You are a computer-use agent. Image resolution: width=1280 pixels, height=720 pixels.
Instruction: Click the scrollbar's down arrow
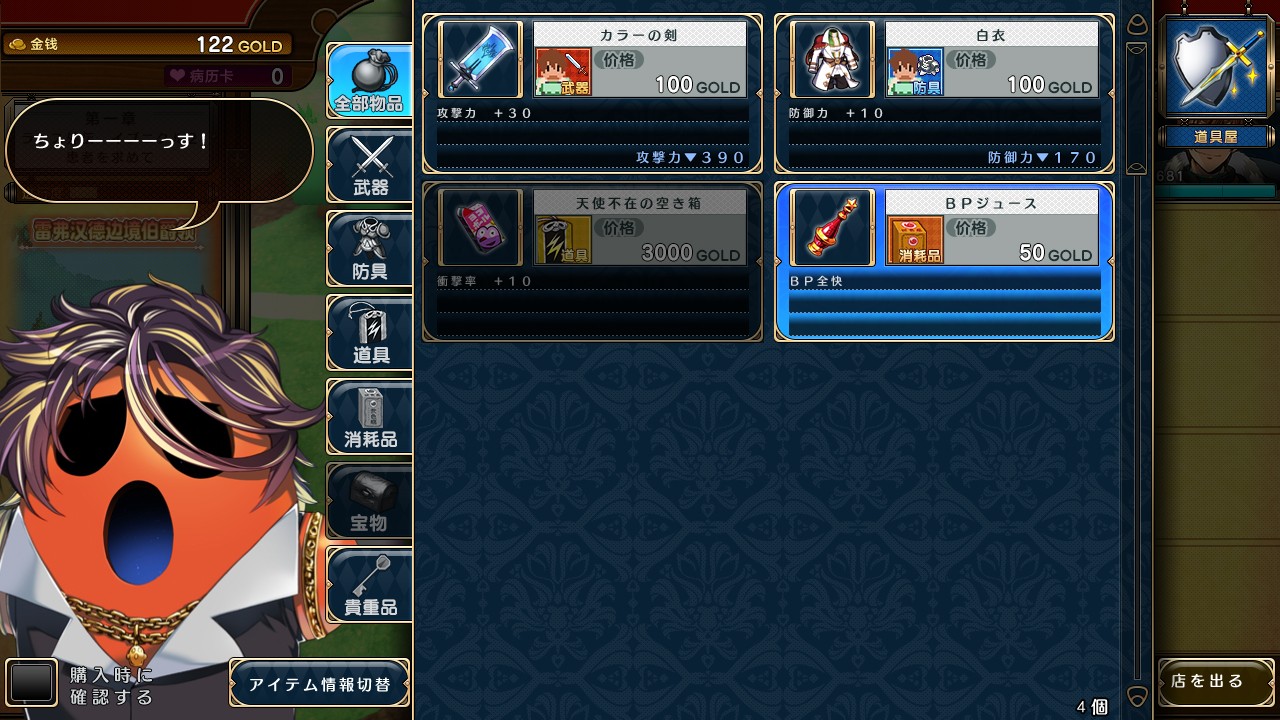tap(1136, 696)
